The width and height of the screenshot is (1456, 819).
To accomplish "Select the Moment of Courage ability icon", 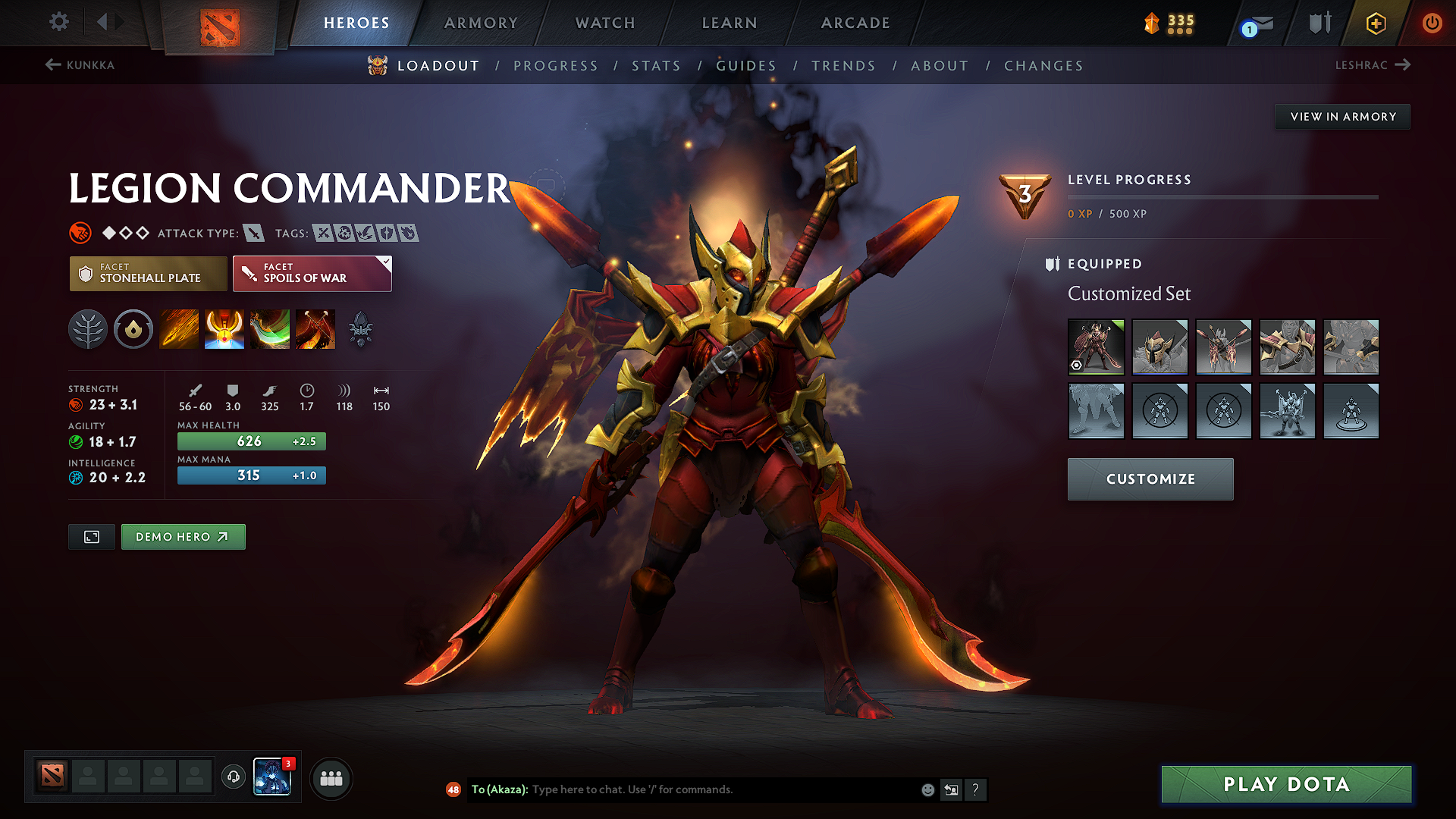I will pyautogui.click(x=270, y=329).
